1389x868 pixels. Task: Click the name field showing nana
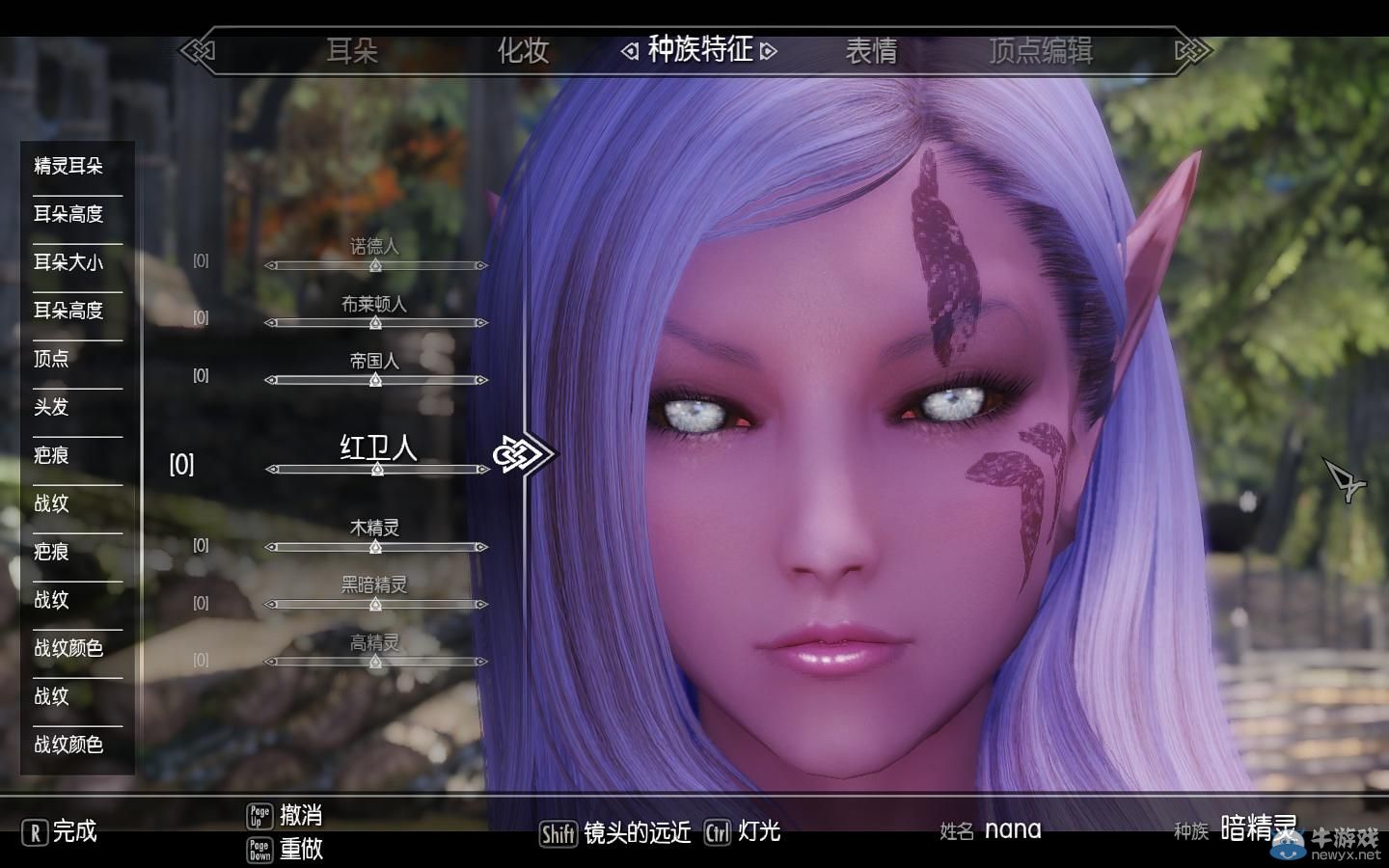(1013, 829)
